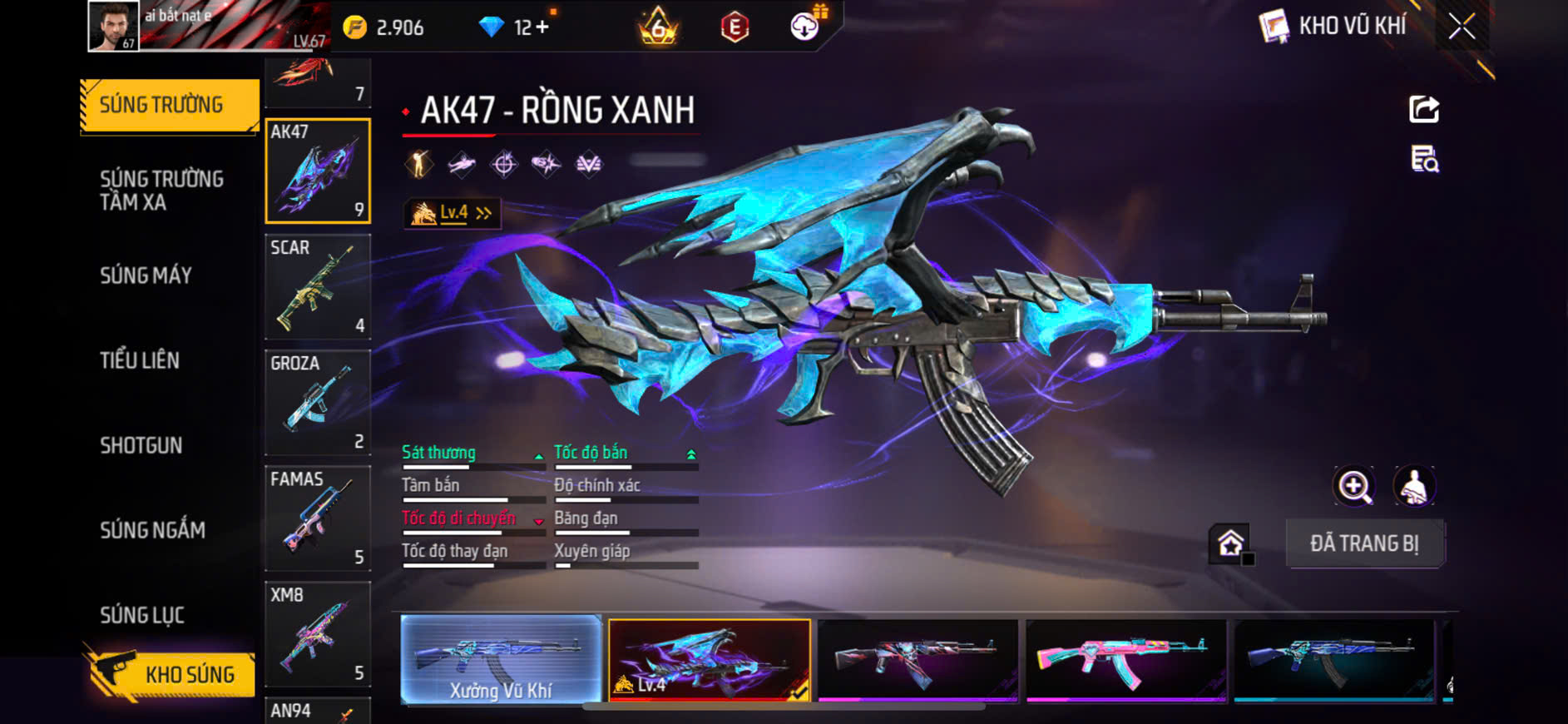Viewport: 1568px width, 724px height.
Task: Add diamonds with the plus button
Action: (x=542, y=27)
